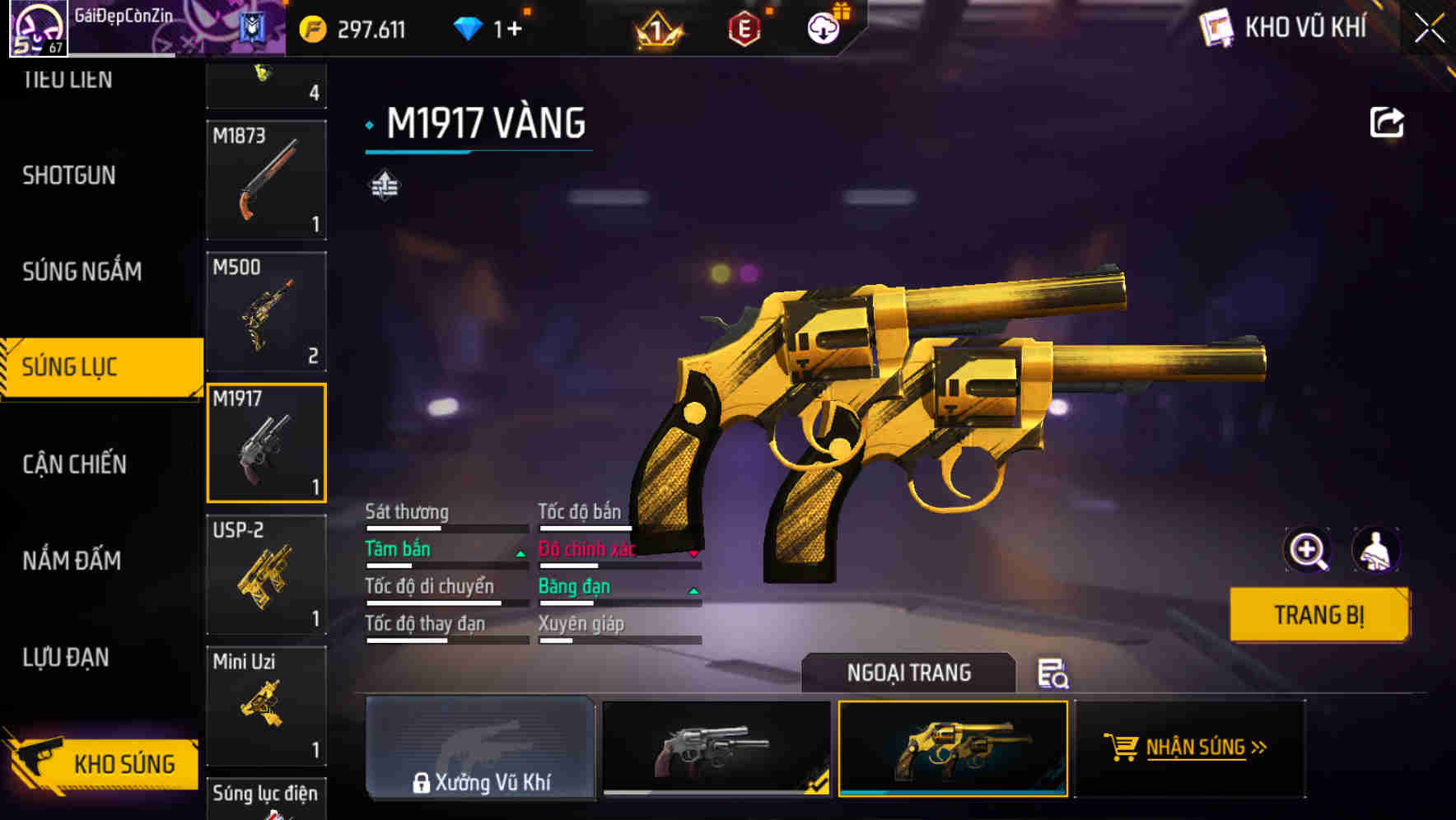Select the CẬN CHIẾN category in the sidebar
The height and width of the screenshot is (820, 1456).
click(72, 464)
